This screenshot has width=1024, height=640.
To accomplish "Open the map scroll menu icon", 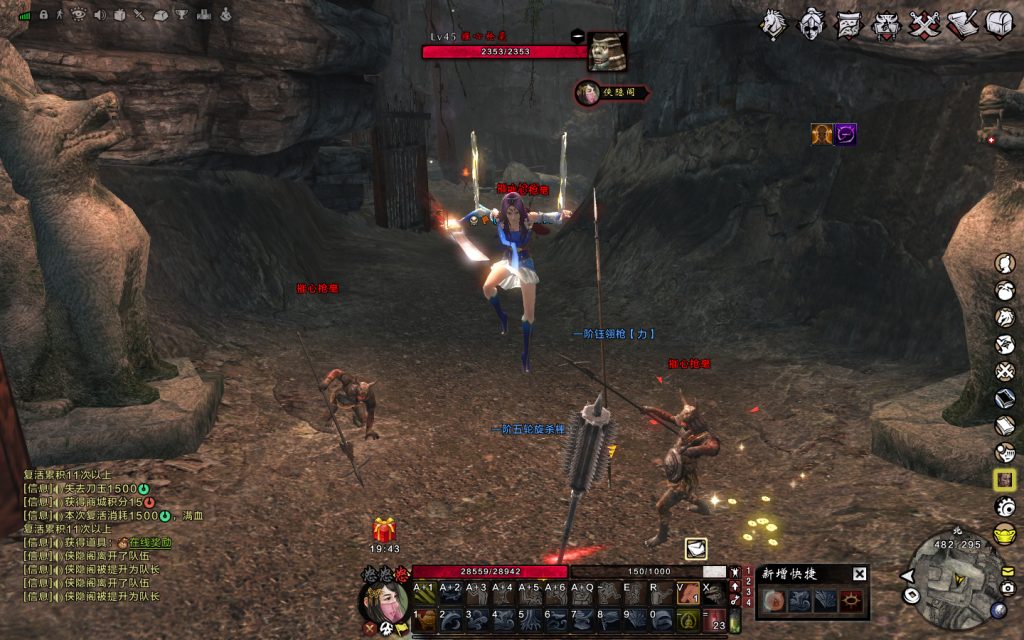I will click(x=849, y=23).
